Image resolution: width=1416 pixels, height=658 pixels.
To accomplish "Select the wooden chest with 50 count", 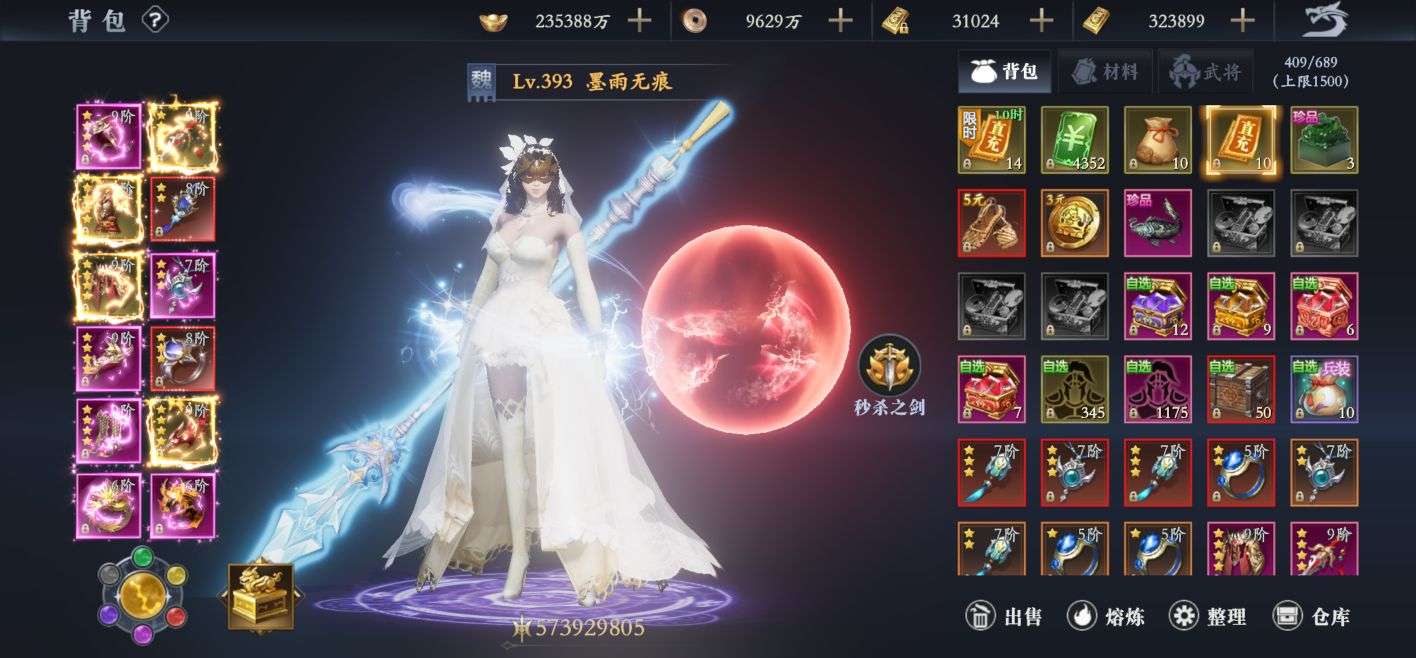I will click(x=1241, y=389).
